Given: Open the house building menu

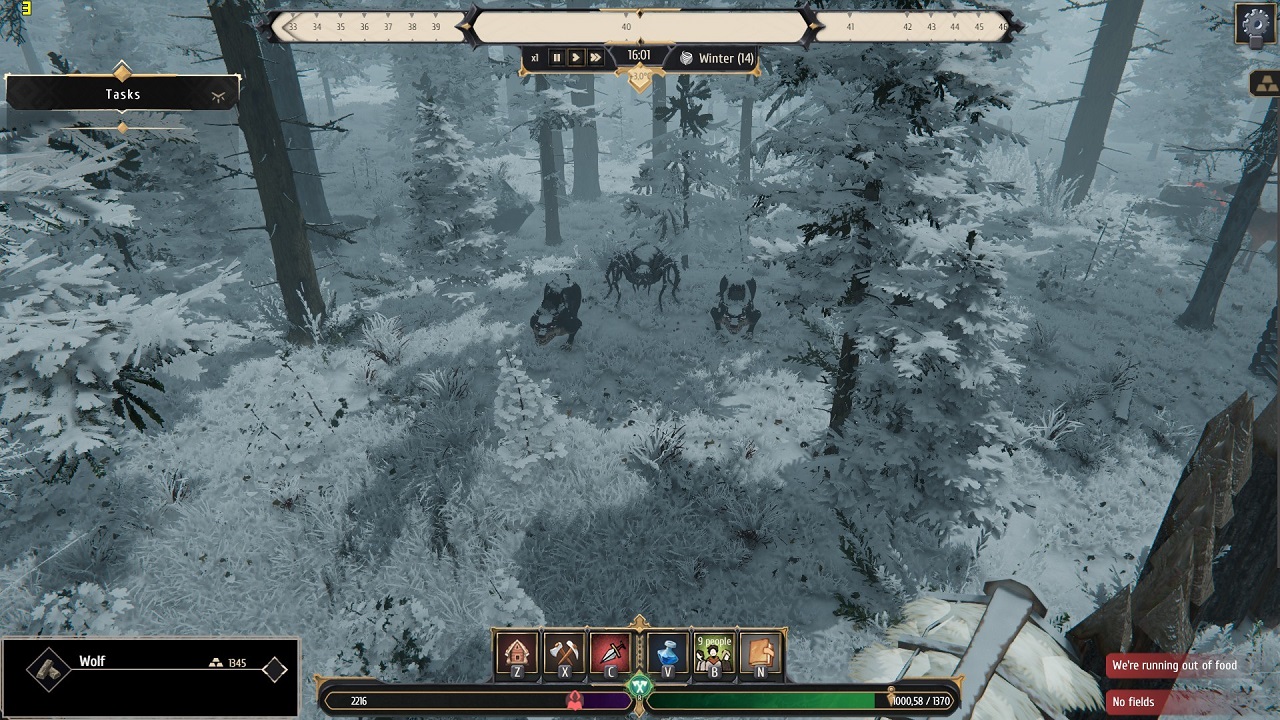Looking at the screenshot, I should (x=517, y=654).
